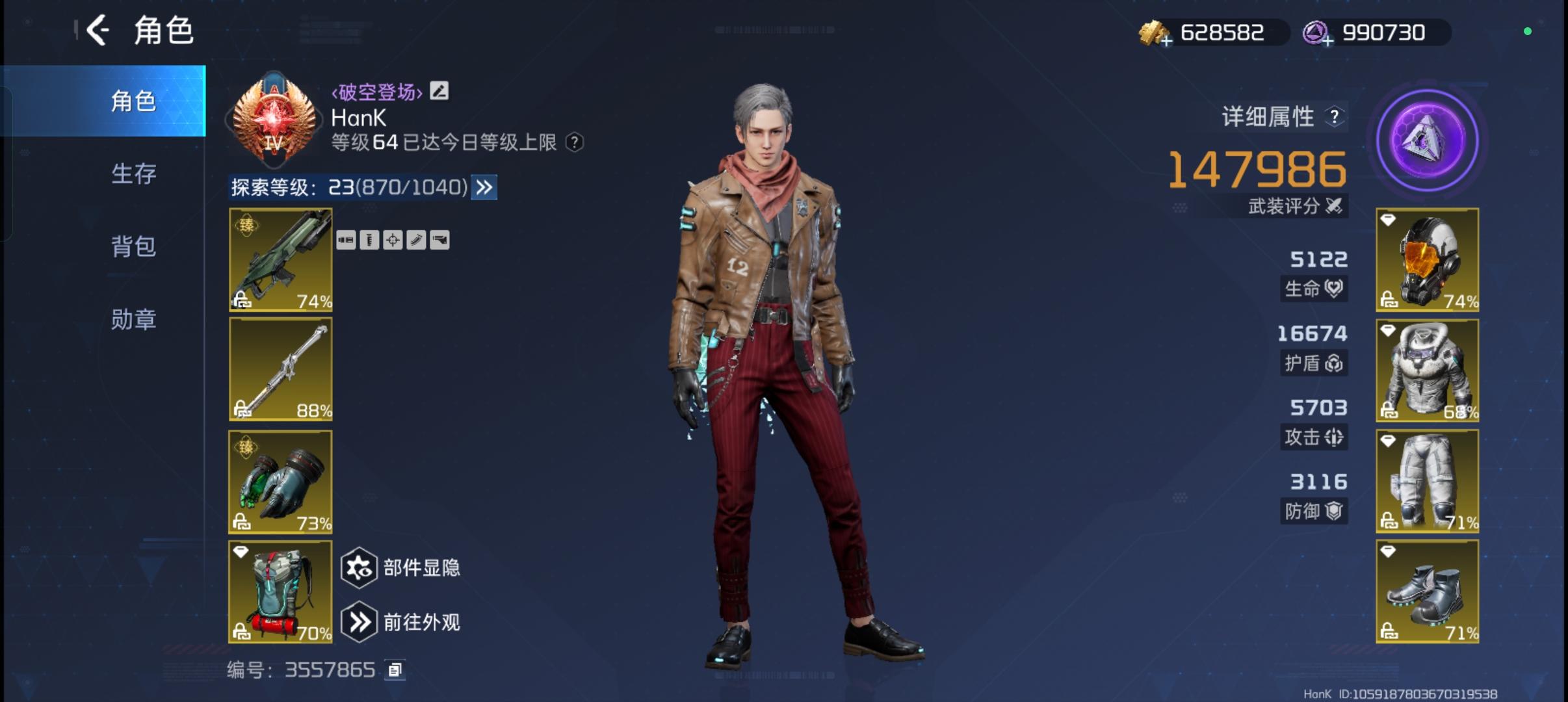Click the purple core orb emblem
The width and height of the screenshot is (1568, 702).
[x=1428, y=139]
